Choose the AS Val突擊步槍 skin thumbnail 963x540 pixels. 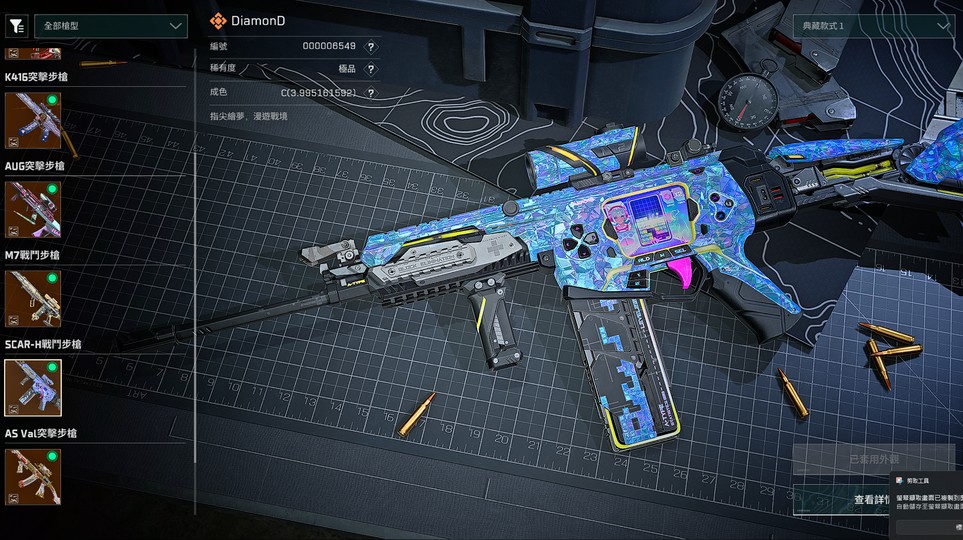click(33, 477)
